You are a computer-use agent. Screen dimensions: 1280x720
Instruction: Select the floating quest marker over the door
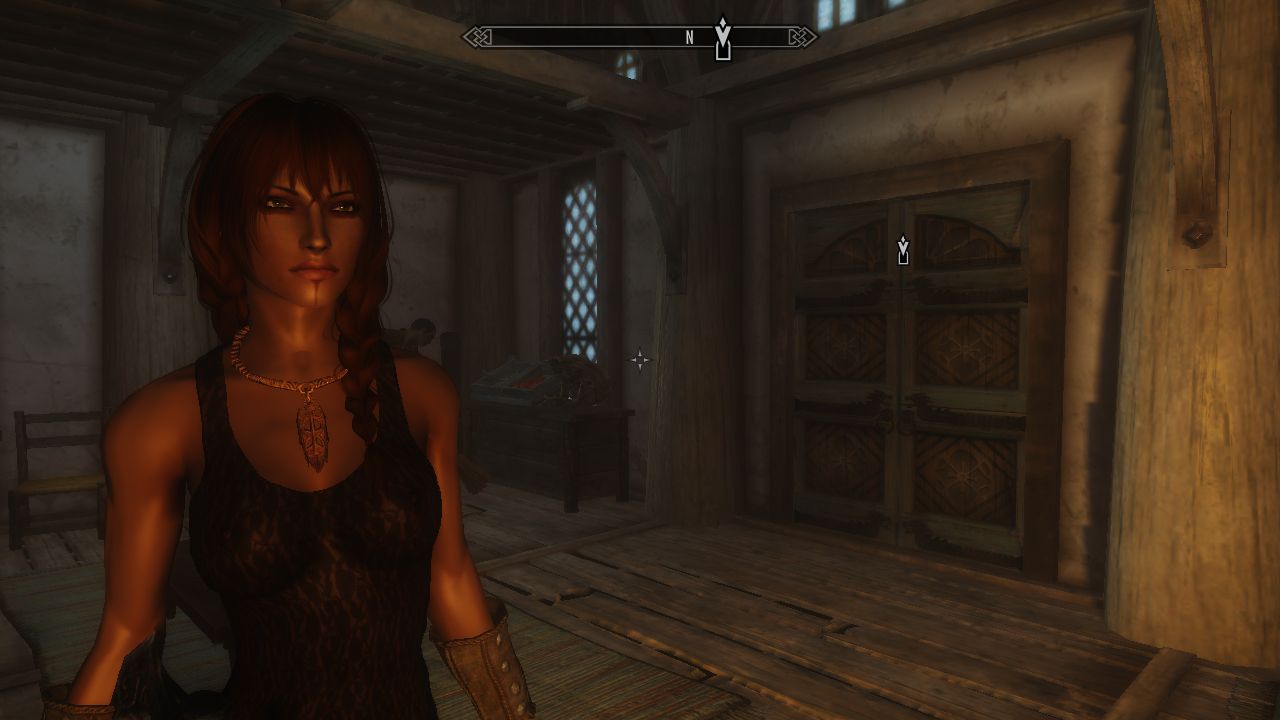pyautogui.click(x=903, y=251)
